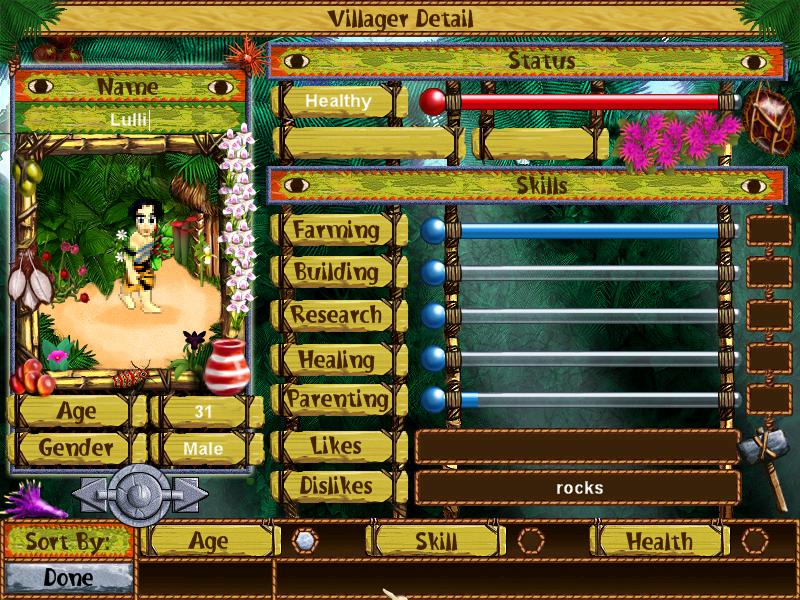Go to next villager with right arrow
The height and width of the screenshot is (600, 800).
(189, 494)
